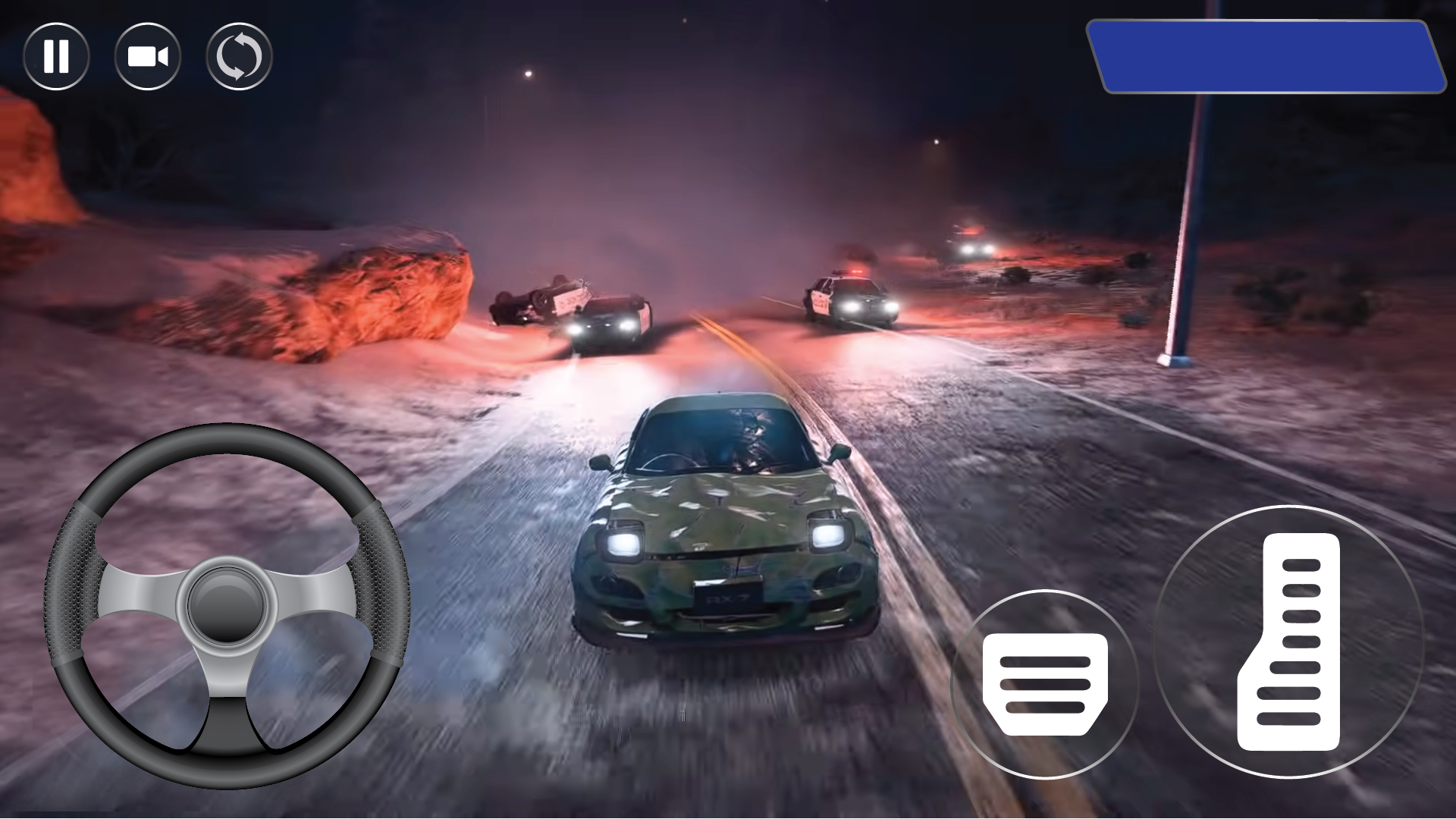
Task: Hit the camera toggle between pause and reset
Action: click(x=149, y=55)
